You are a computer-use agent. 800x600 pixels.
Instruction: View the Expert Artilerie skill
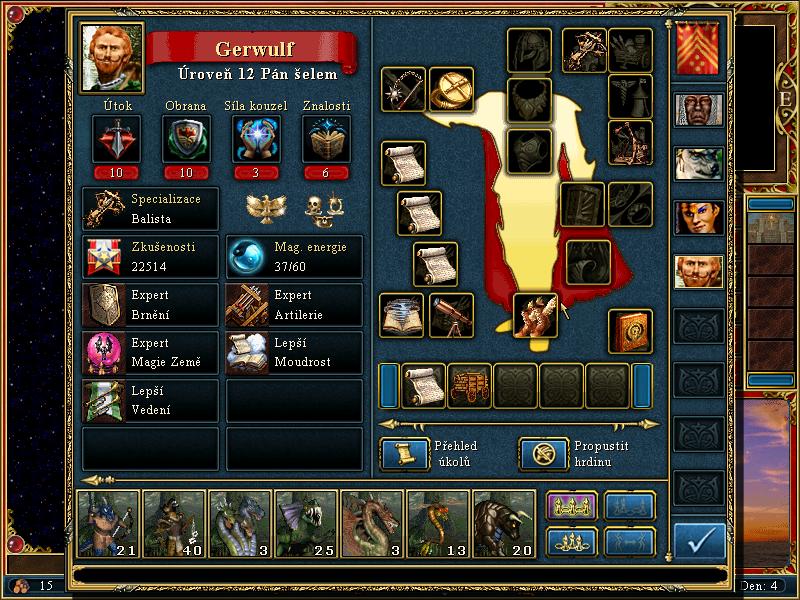click(294, 304)
